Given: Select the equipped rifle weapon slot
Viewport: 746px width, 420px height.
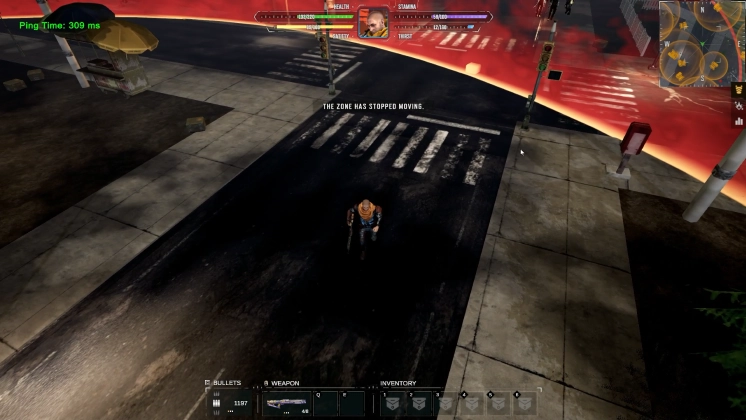Looking at the screenshot, I should point(287,404).
